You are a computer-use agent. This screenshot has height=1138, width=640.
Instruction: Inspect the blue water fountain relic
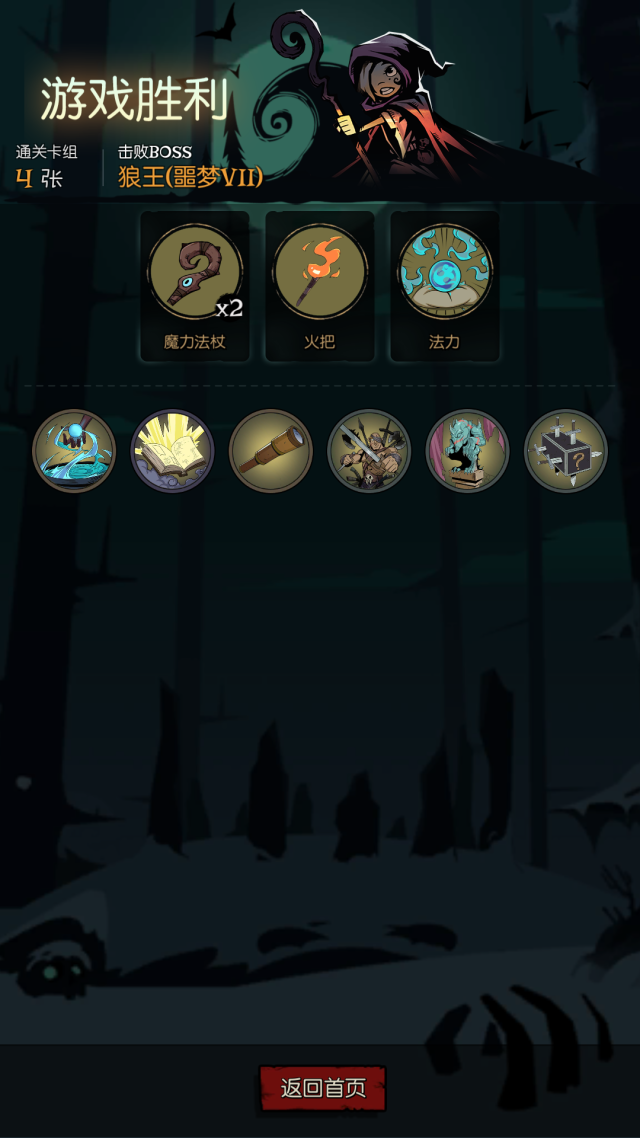tap(74, 451)
